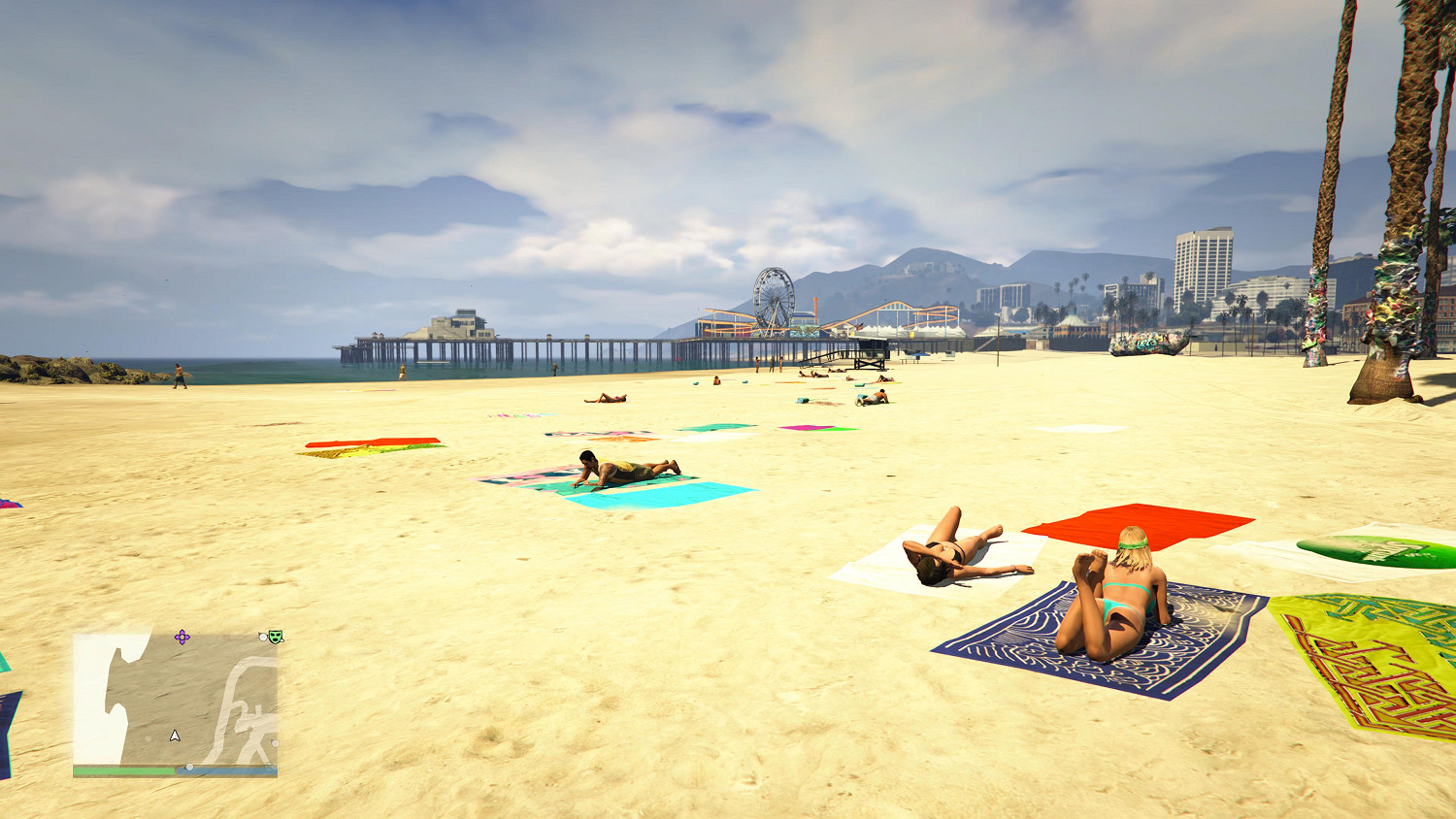Click the white player arrow on the minimap
The height and width of the screenshot is (819, 1456).
[x=175, y=737]
